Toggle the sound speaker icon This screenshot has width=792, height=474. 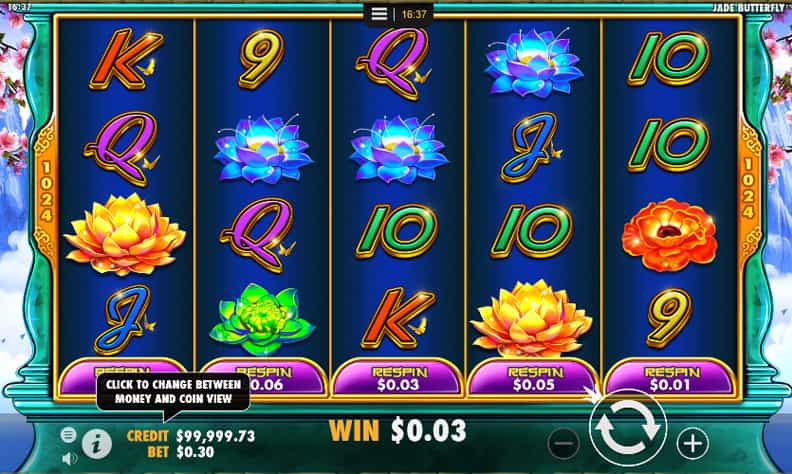click(x=69, y=458)
